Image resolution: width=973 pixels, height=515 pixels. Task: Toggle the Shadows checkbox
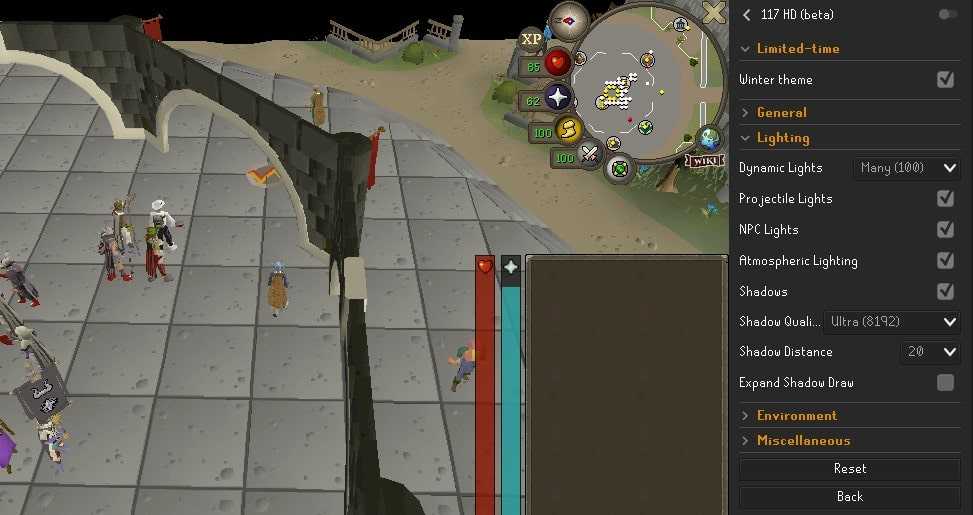pyautogui.click(x=945, y=292)
